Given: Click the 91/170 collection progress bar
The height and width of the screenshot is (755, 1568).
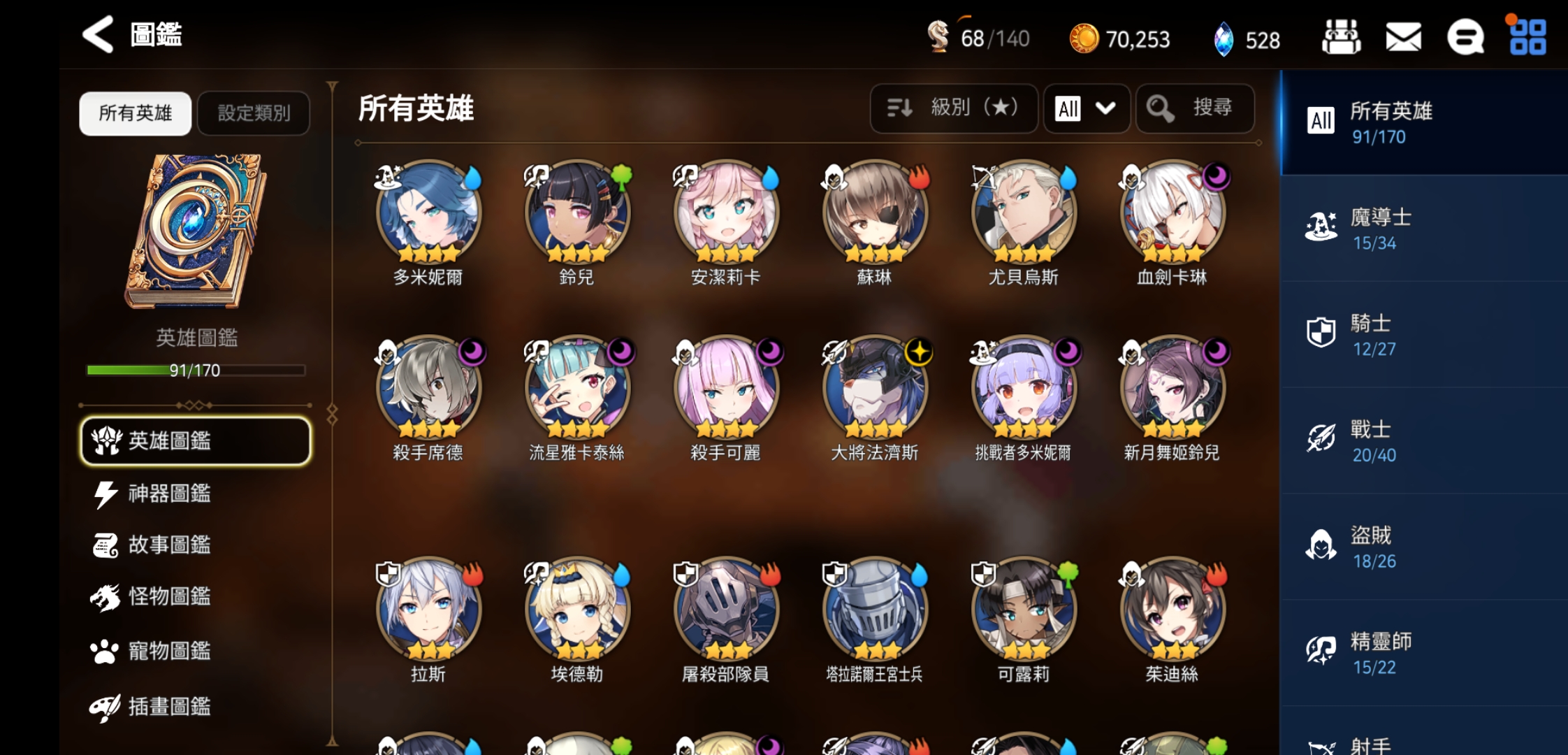Looking at the screenshot, I should tap(196, 371).
